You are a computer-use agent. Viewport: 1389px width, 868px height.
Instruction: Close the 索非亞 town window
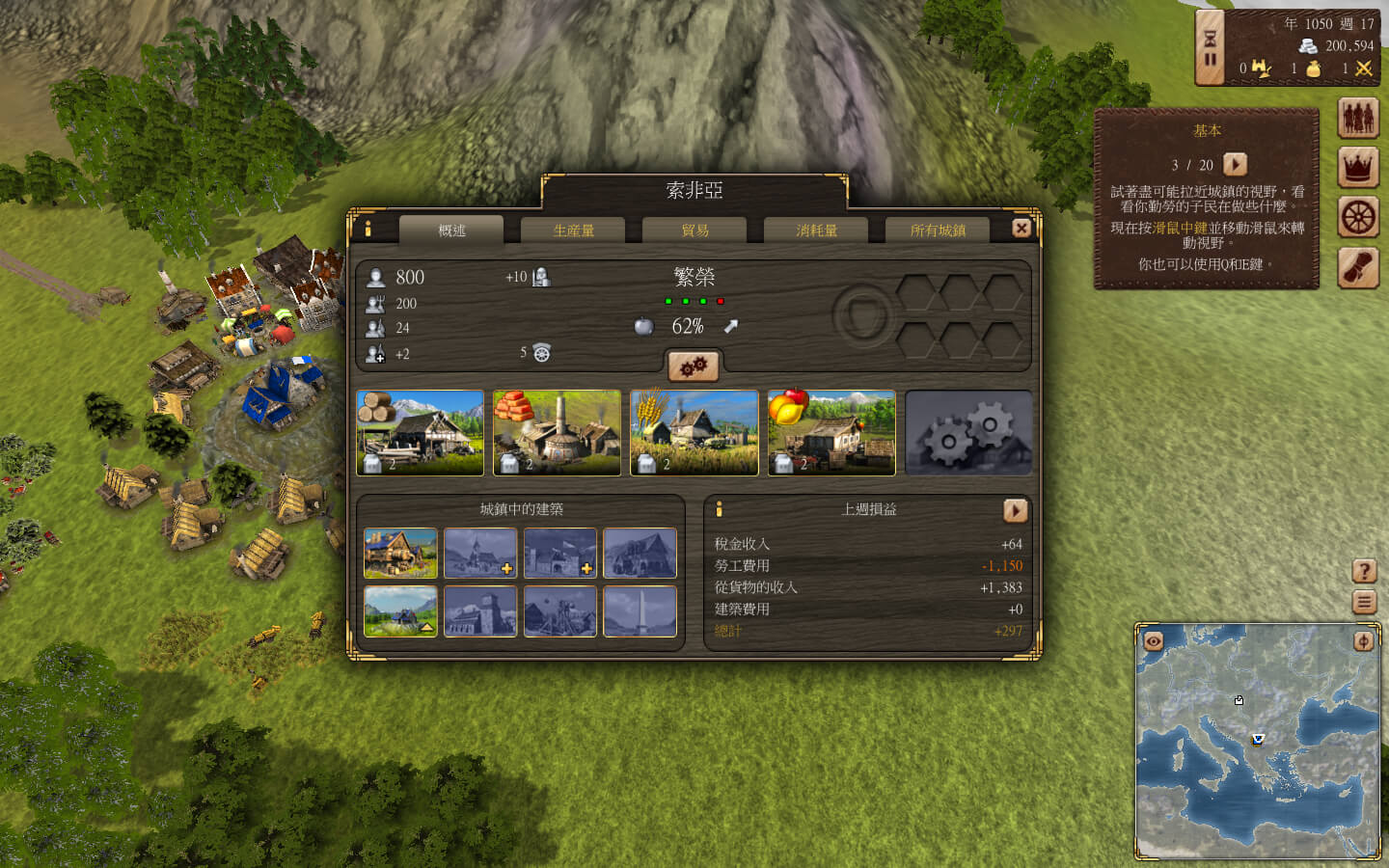tap(1021, 229)
